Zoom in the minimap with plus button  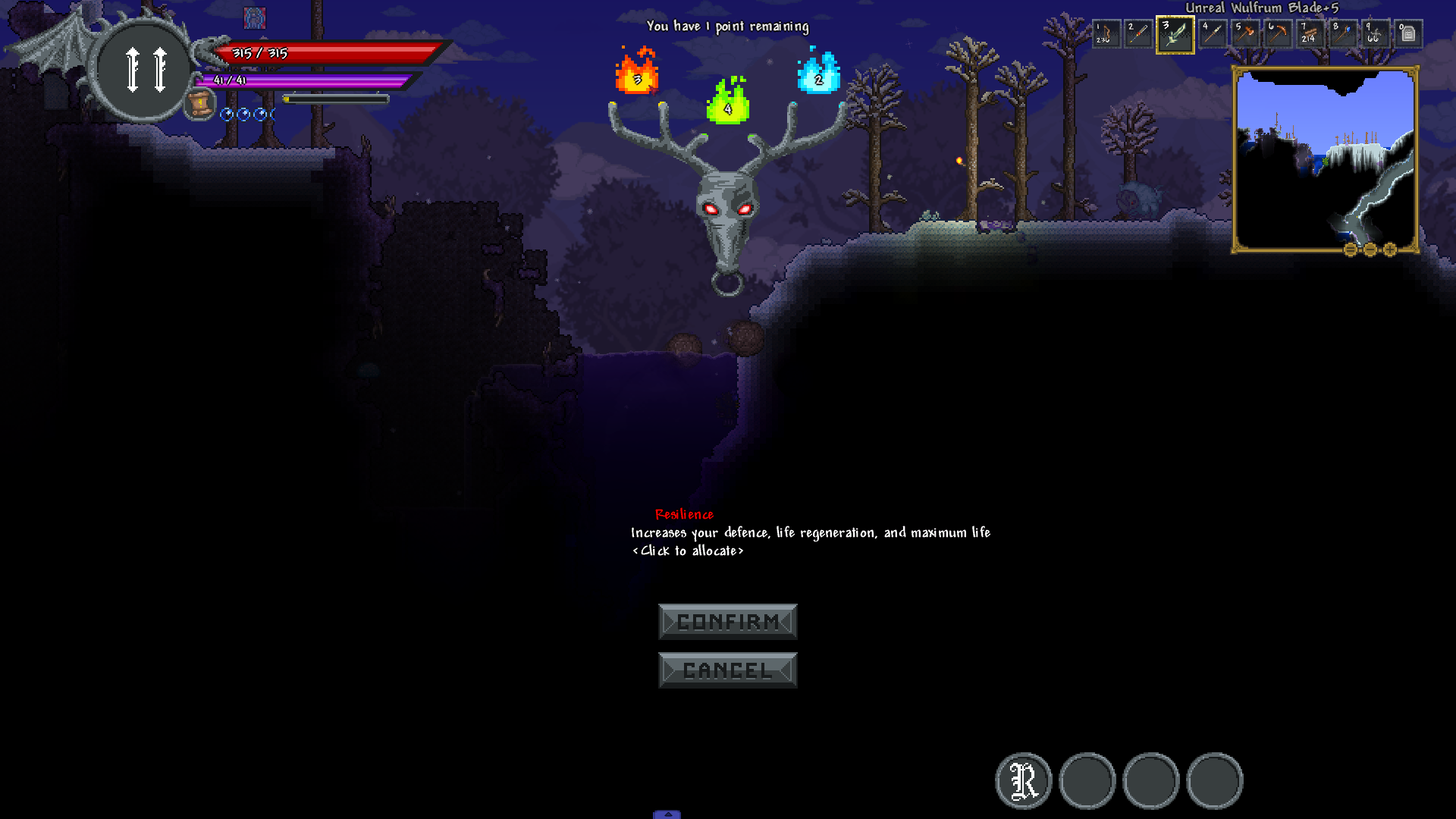pos(1390,249)
